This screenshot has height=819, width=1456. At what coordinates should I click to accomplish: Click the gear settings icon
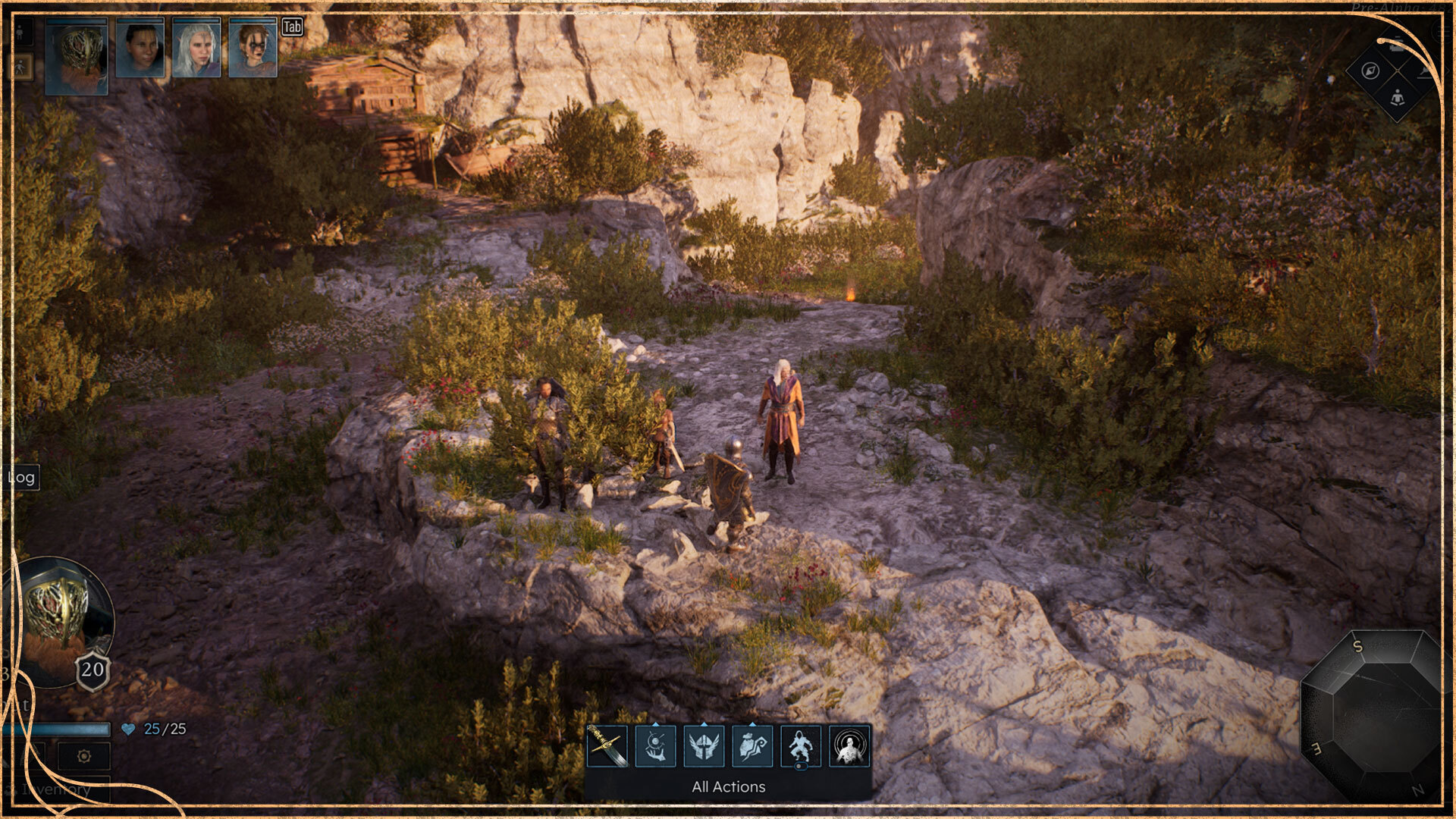coord(84,756)
